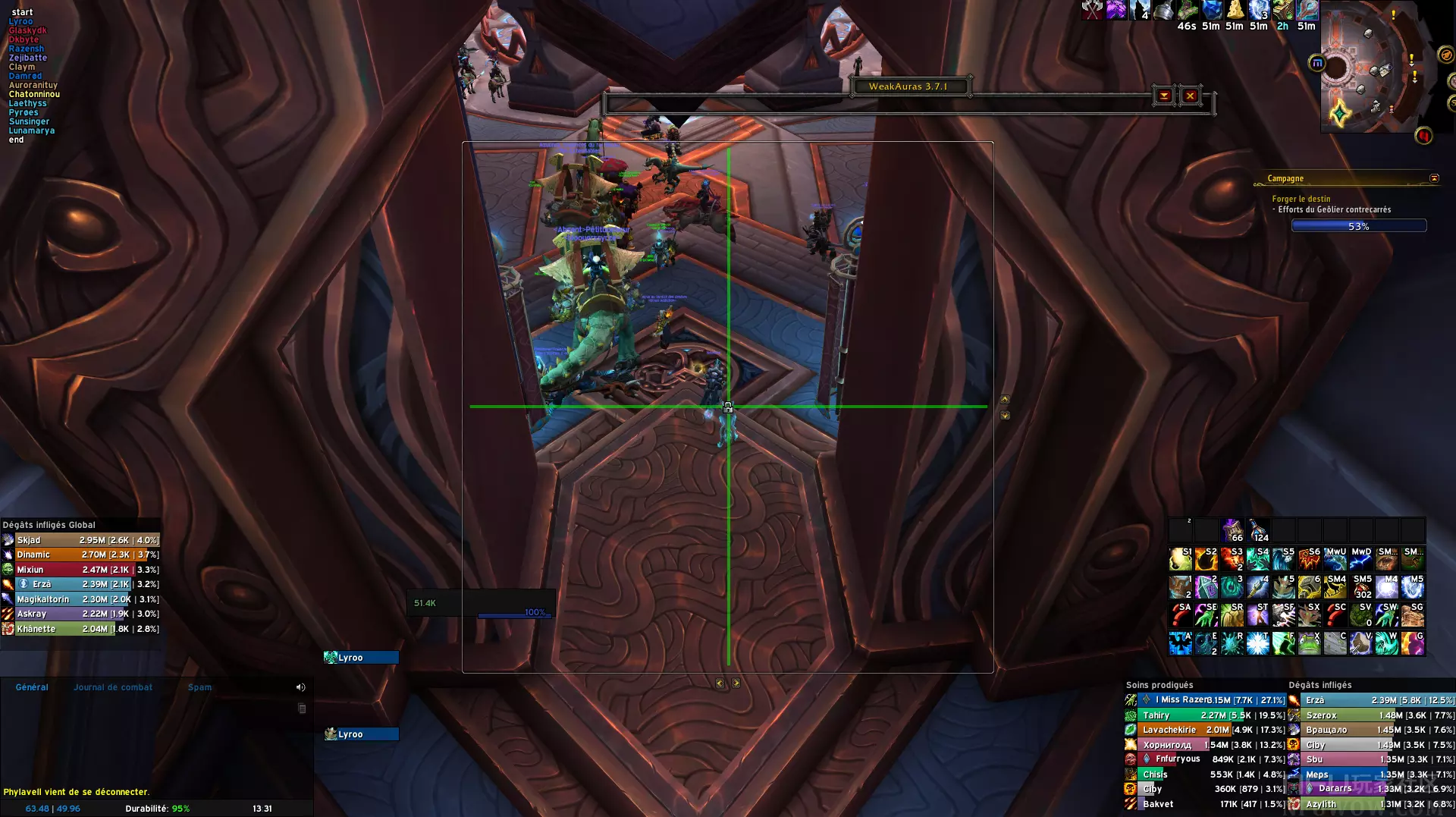
Task: Cast the lightning bolt spell bound to MwD
Action: tap(1361, 559)
